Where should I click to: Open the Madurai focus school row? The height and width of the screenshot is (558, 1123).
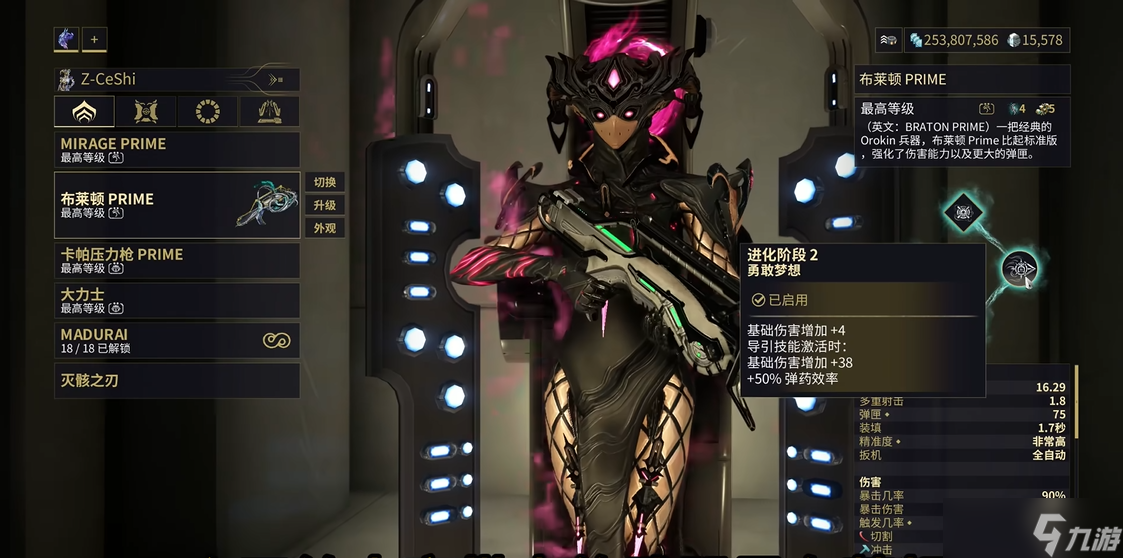coord(176,340)
